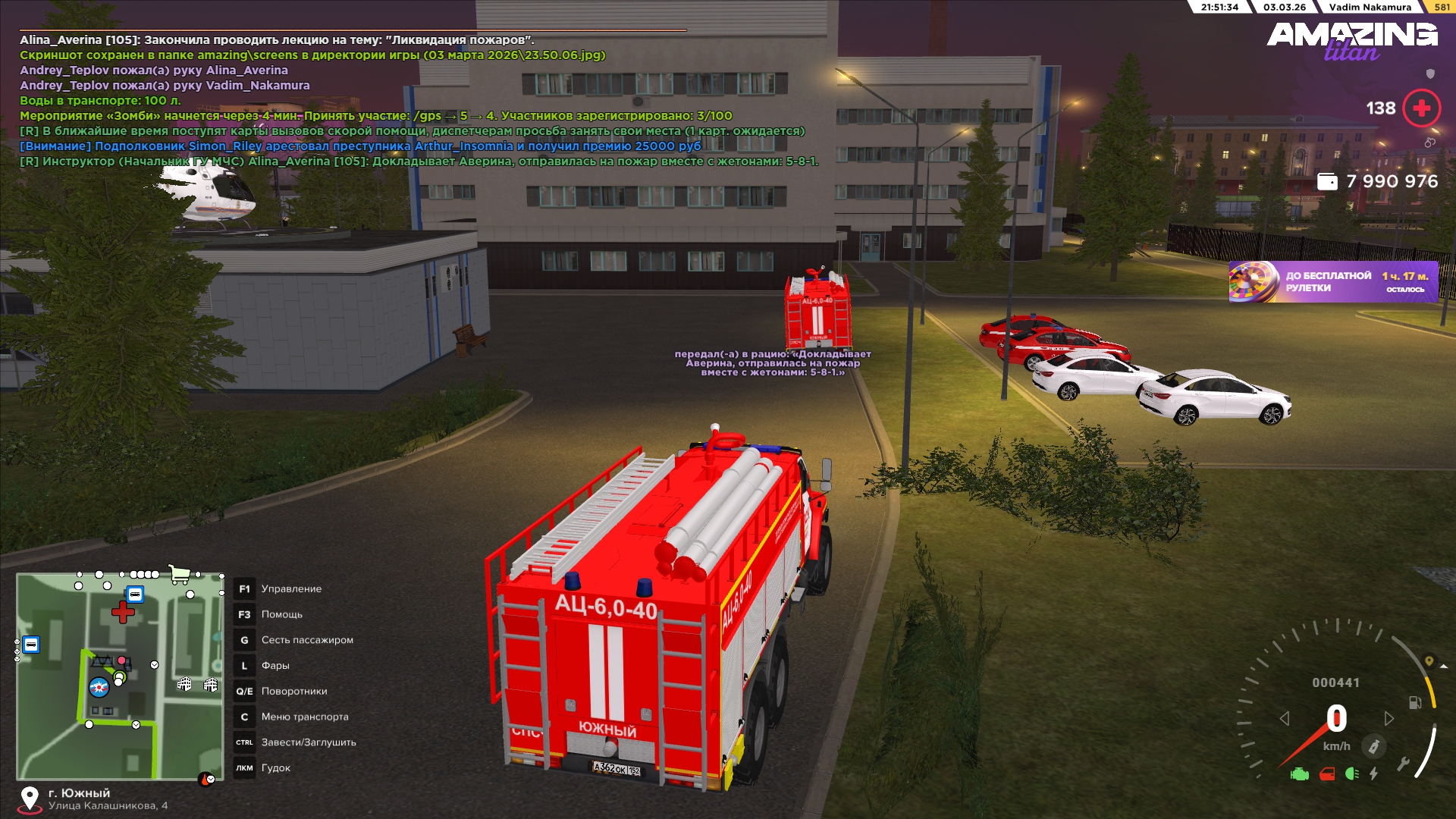Image resolution: width=1456 pixels, height=819 pixels.
Task: Click the bus stop marker at minimap's left edge
Action: (31, 645)
